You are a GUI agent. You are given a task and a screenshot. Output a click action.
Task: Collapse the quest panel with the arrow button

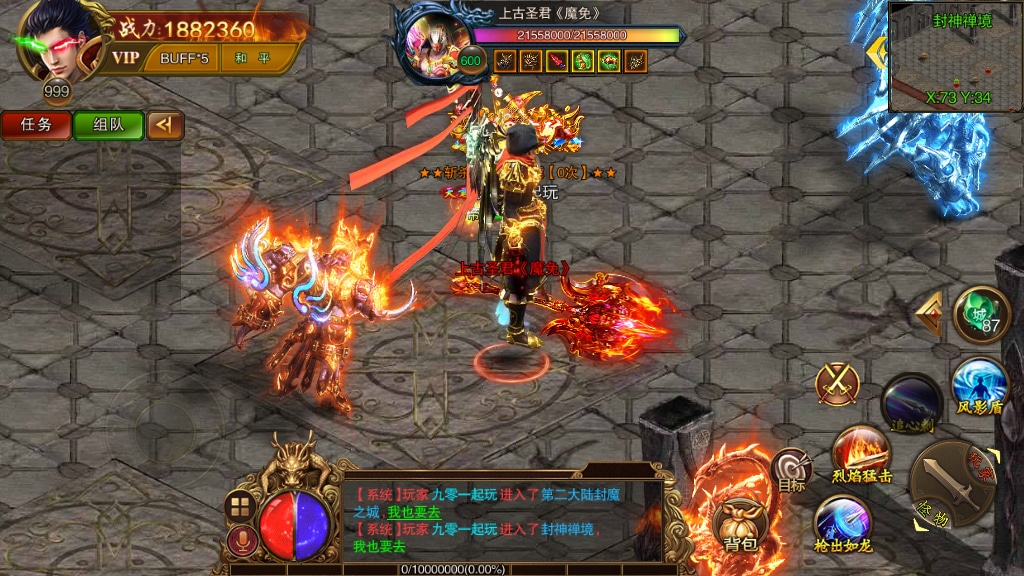point(164,125)
